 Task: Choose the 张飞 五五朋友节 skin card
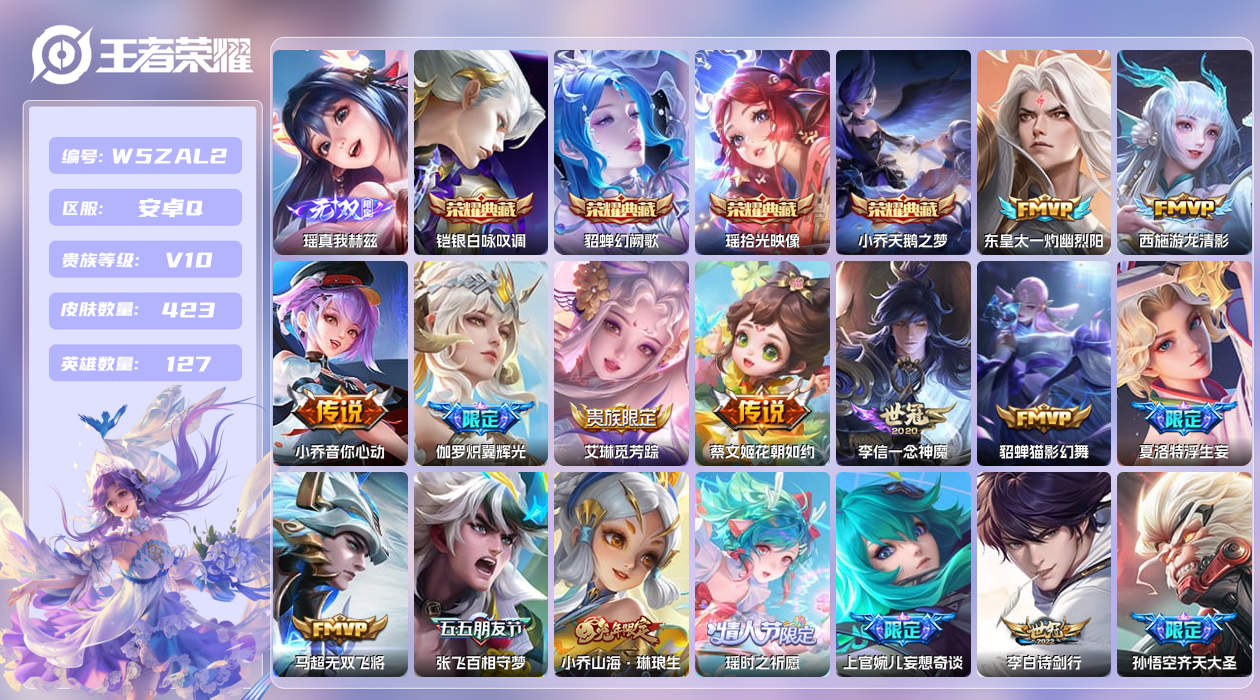pyautogui.click(x=481, y=574)
